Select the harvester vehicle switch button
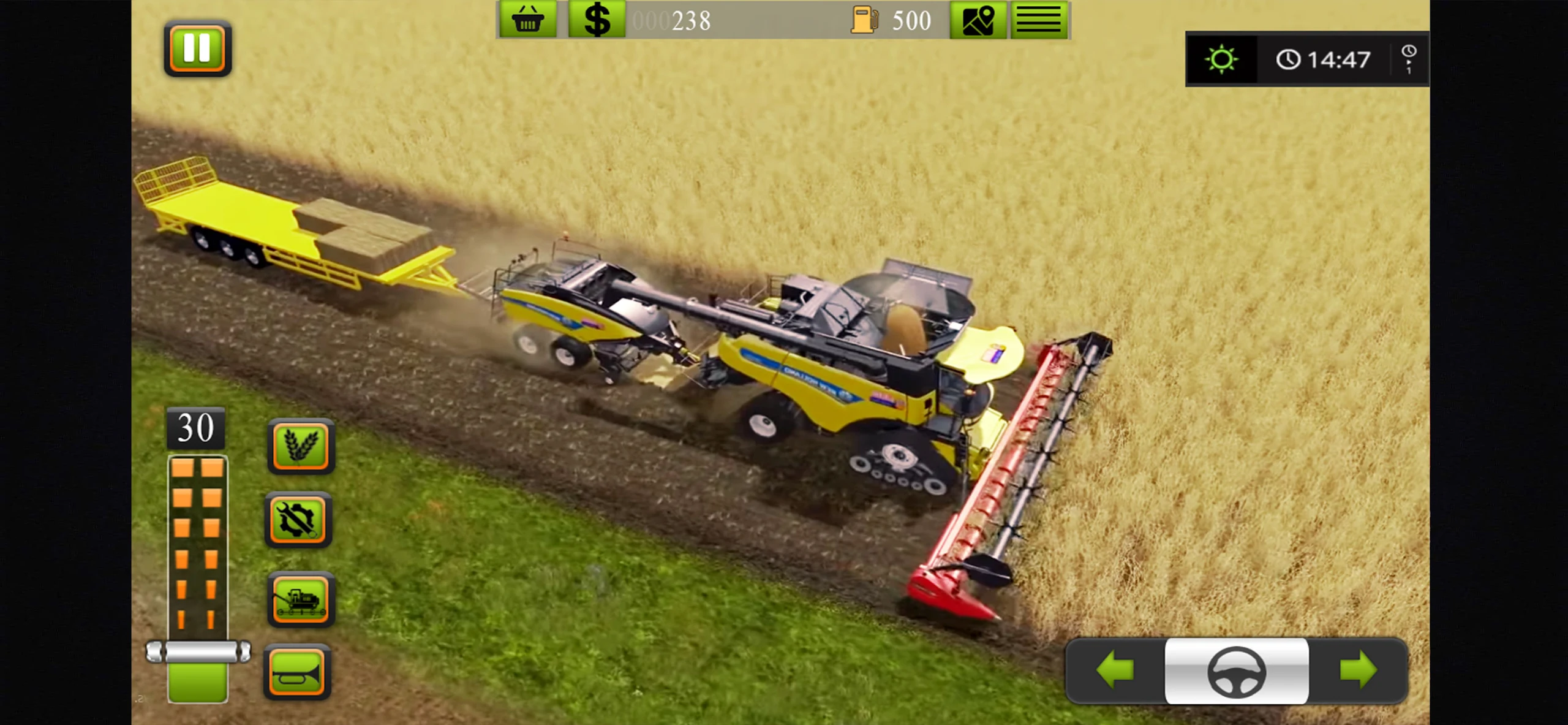 [301, 599]
